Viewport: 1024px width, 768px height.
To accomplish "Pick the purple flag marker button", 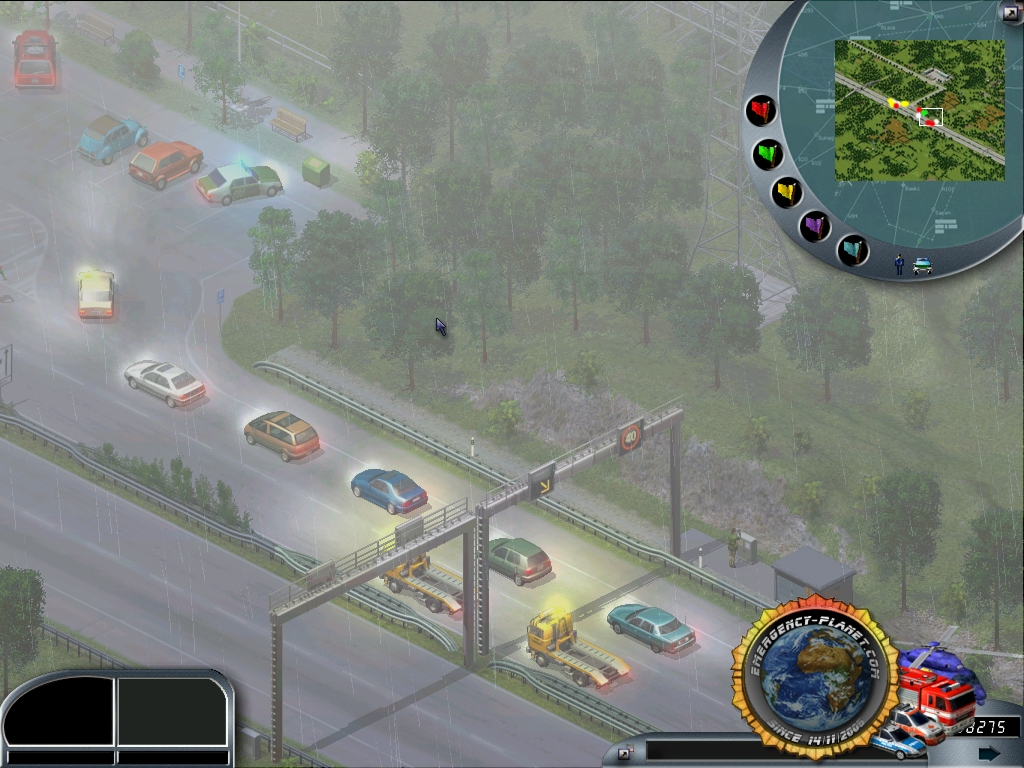I will click(x=816, y=226).
